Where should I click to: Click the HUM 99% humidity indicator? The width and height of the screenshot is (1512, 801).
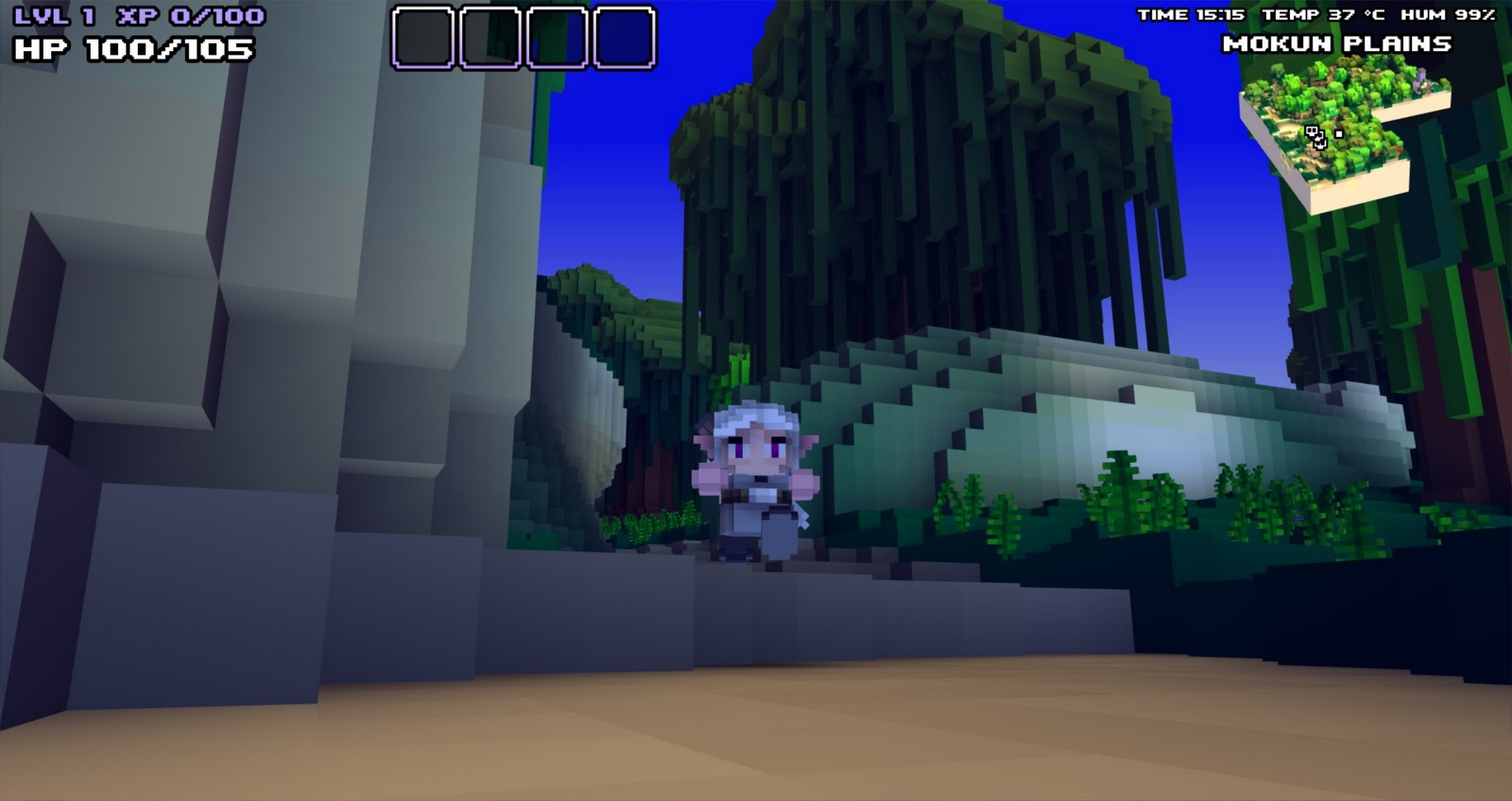1447,13
